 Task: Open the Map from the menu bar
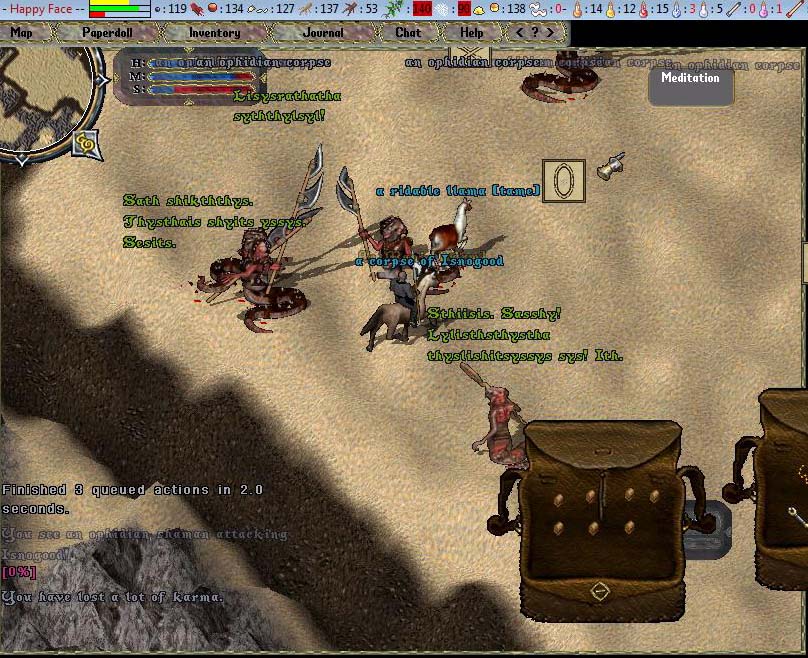(x=22, y=32)
